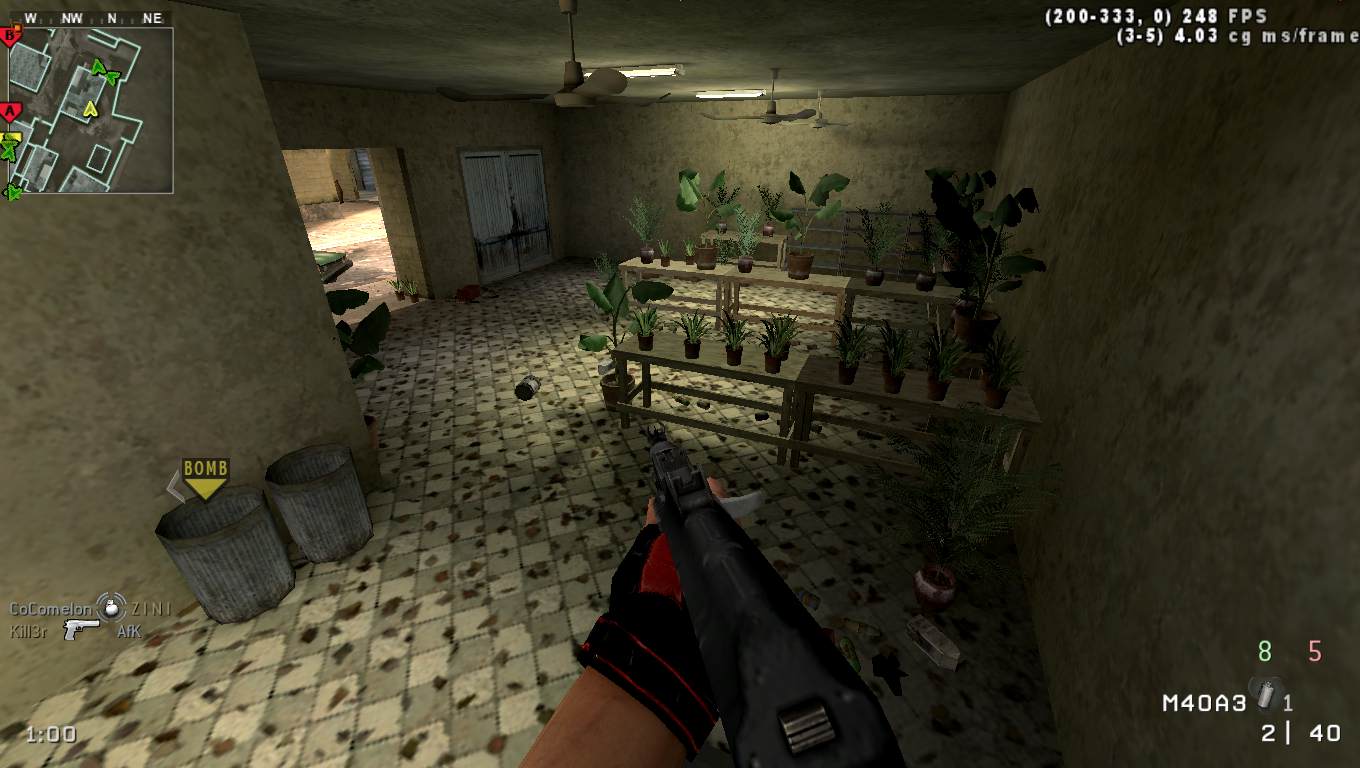This screenshot has width=1360, height=768.
Task: Click the pistol icon in the kill feed
Action: [x=81, y=629]
